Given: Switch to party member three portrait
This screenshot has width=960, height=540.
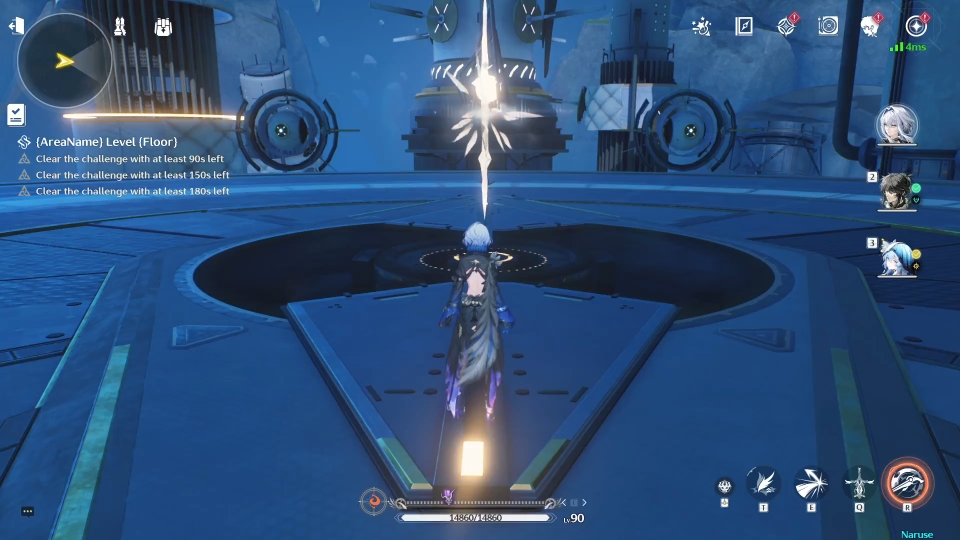Looking at the screenshot, I should click(896, 258).
